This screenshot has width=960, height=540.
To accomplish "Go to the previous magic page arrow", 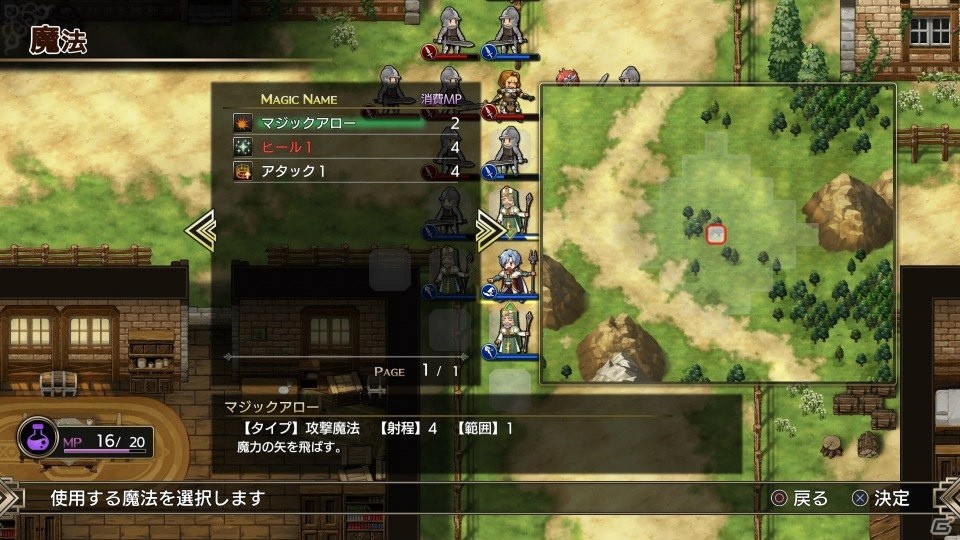I will pos(199,230).
